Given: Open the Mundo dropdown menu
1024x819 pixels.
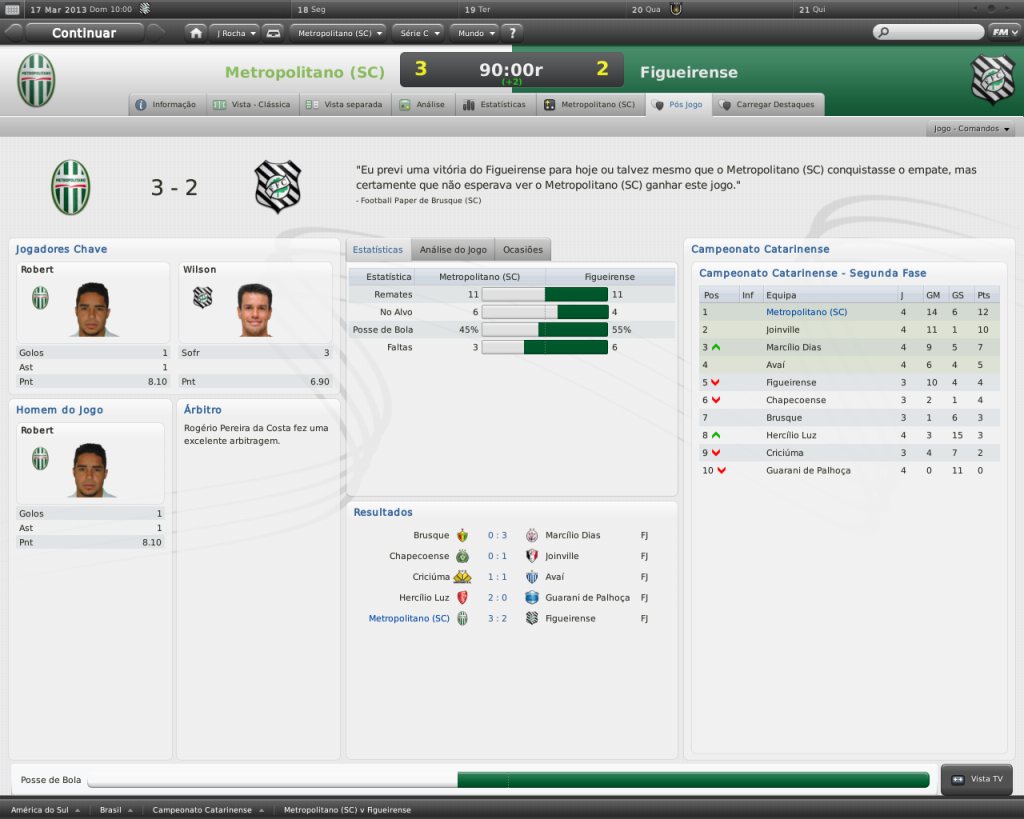Looking at the screenshot, I should pyautogui.click(x=471, y=33).
